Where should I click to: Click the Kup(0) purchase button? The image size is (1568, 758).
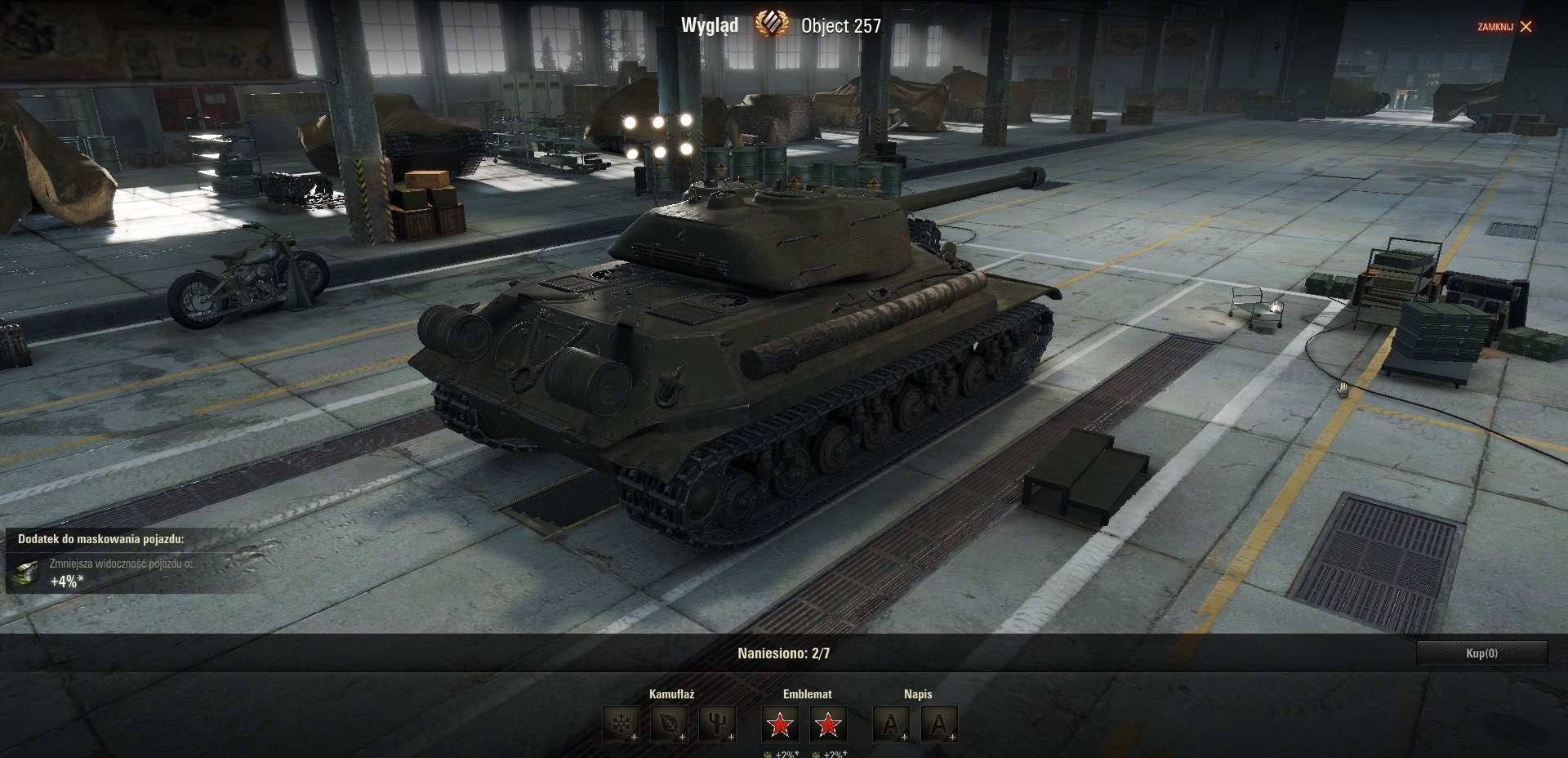click(x=1481, y=653)
